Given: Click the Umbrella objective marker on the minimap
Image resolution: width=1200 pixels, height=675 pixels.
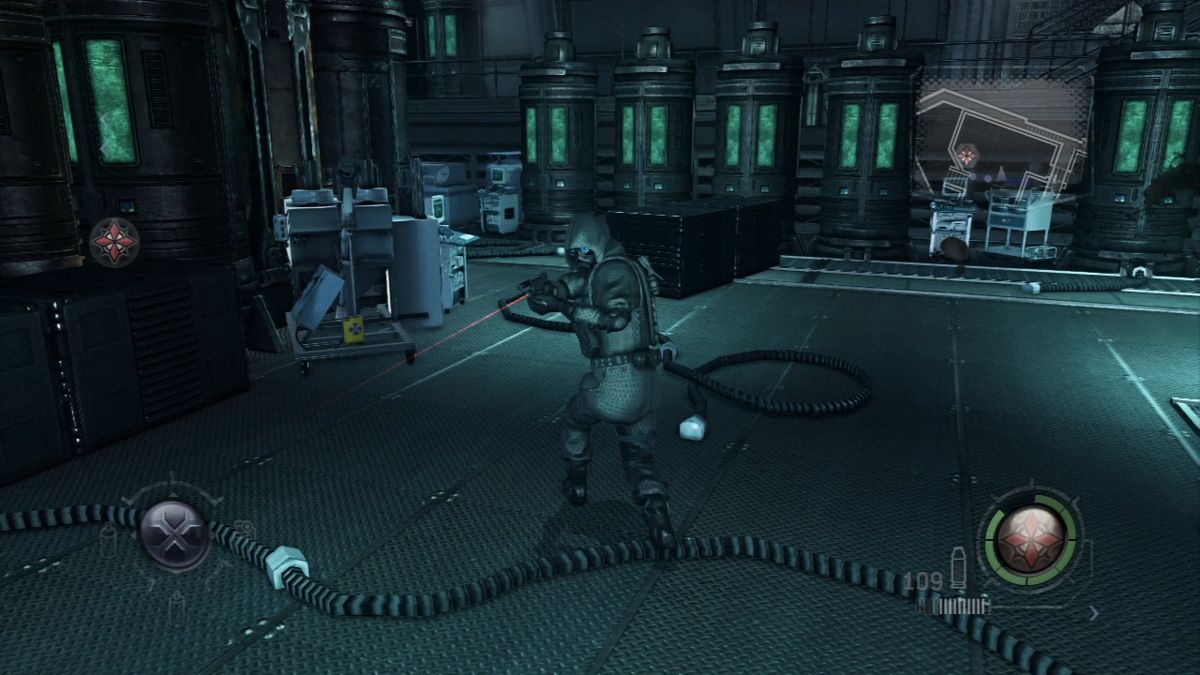Looking at the screenshot, I should click(967, 155).
